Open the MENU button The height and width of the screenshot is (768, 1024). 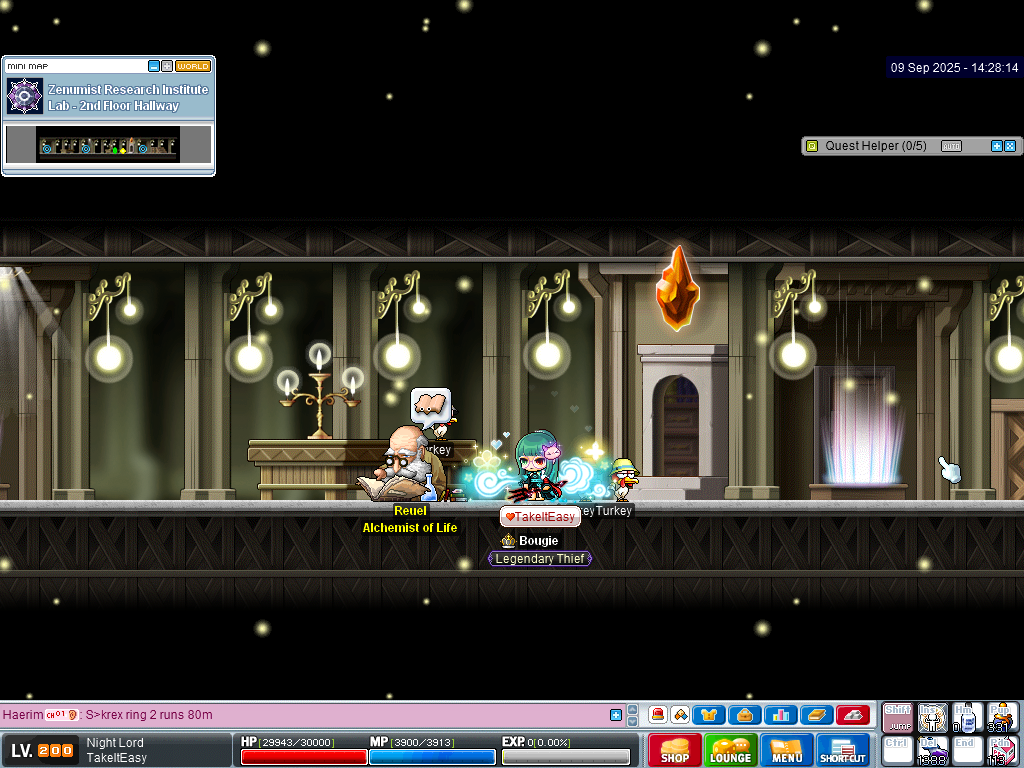pos(786,750)
